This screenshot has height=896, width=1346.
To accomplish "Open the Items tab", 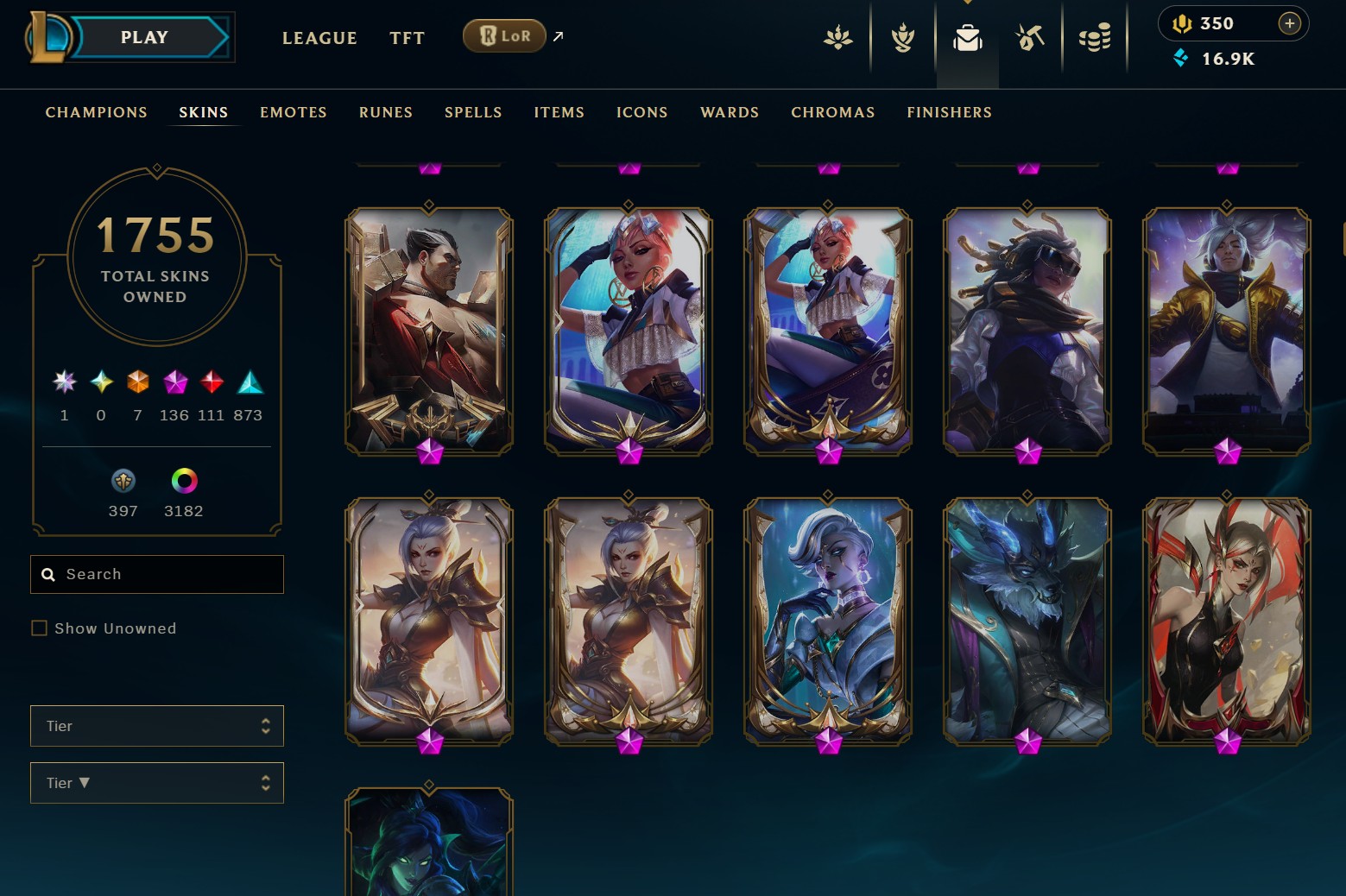I will point(559,112).
